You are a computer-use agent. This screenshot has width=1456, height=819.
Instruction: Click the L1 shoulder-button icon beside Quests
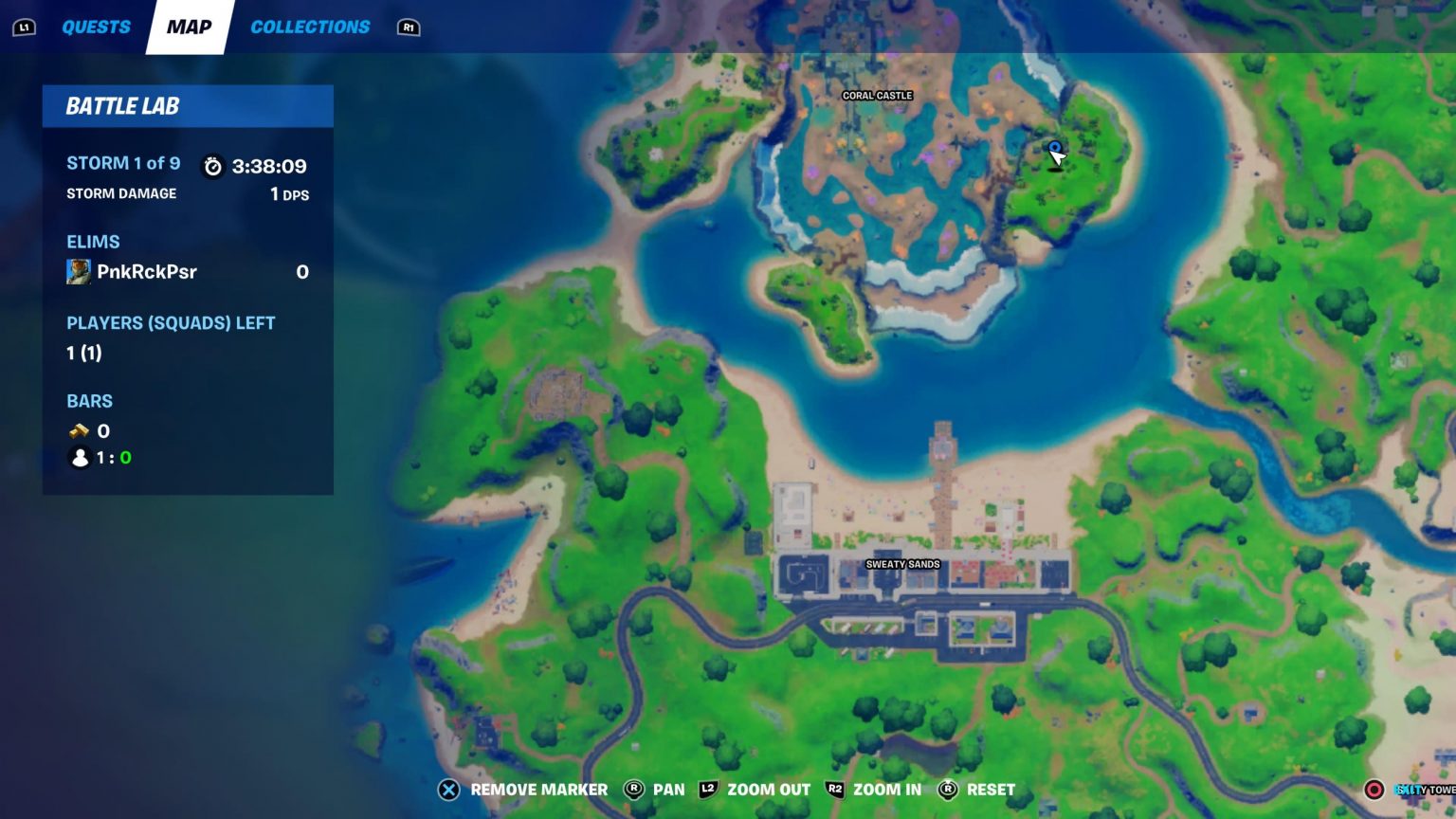point(25,27)
